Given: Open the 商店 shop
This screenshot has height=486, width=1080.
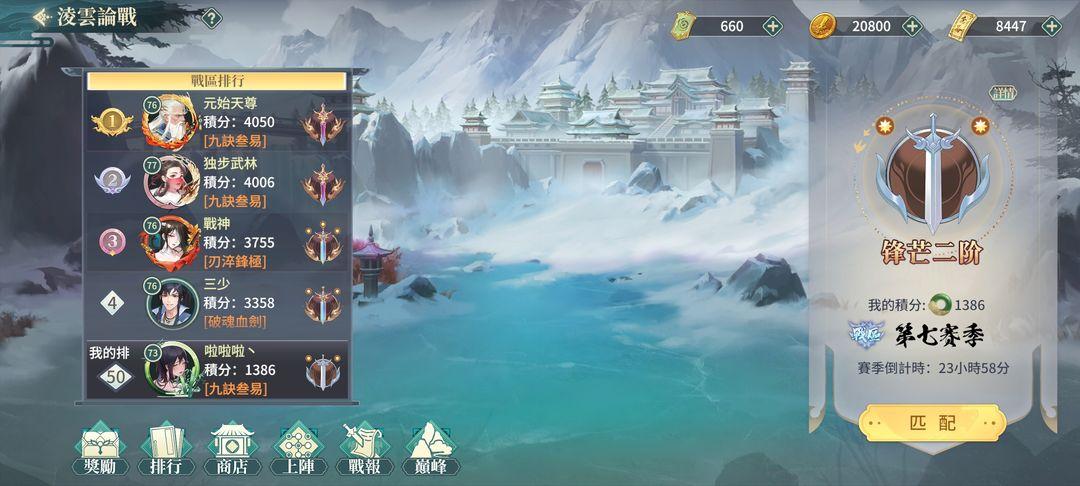Looking at the screenshot, I should coord(232,449).
